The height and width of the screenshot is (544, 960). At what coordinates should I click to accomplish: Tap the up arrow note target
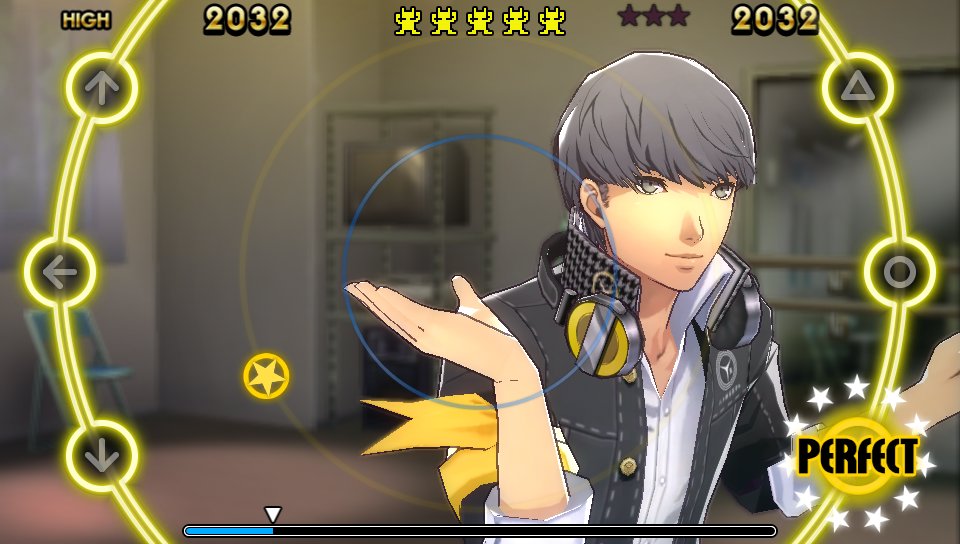[x=101, y=88]
